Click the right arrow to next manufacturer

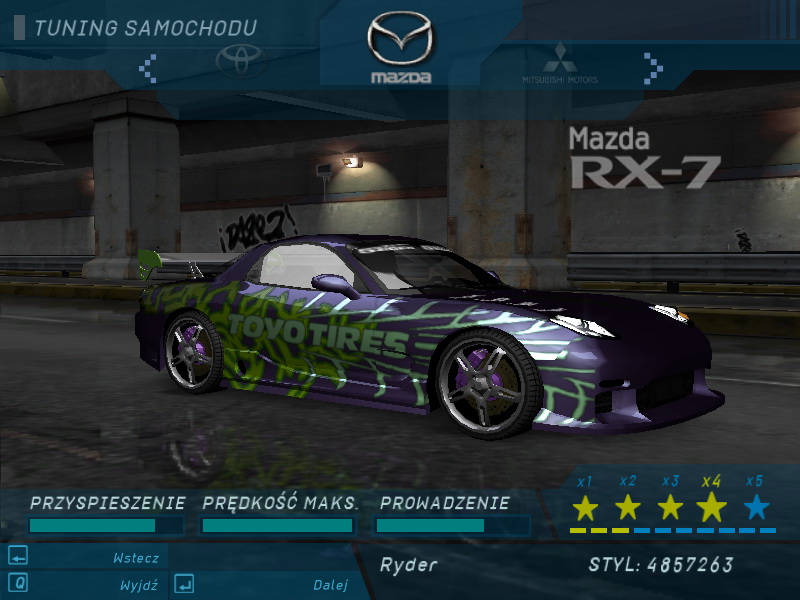click(x=653, y=68)
